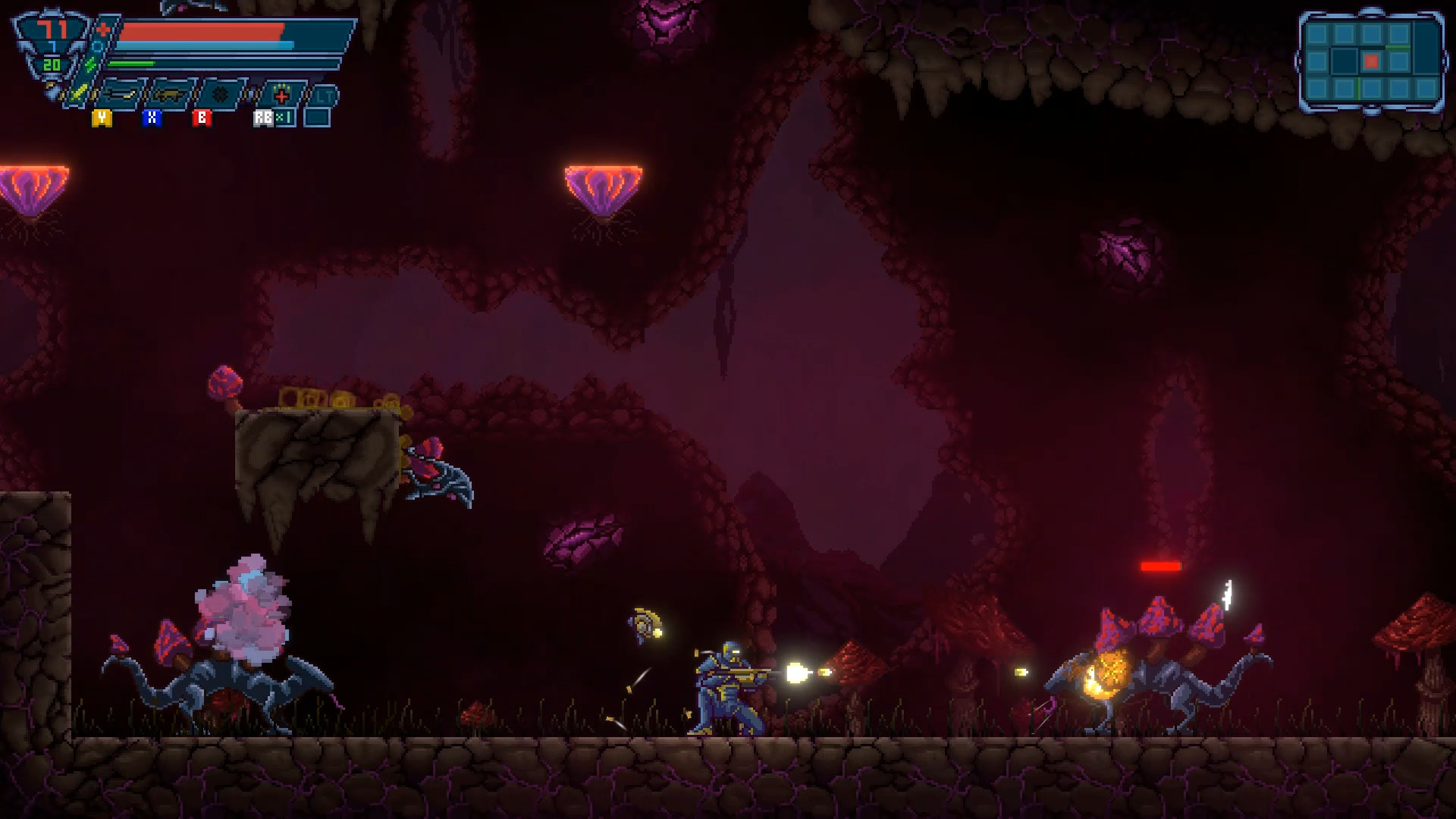
Task: Click the red health bar at top left
Action: (201, 30)
